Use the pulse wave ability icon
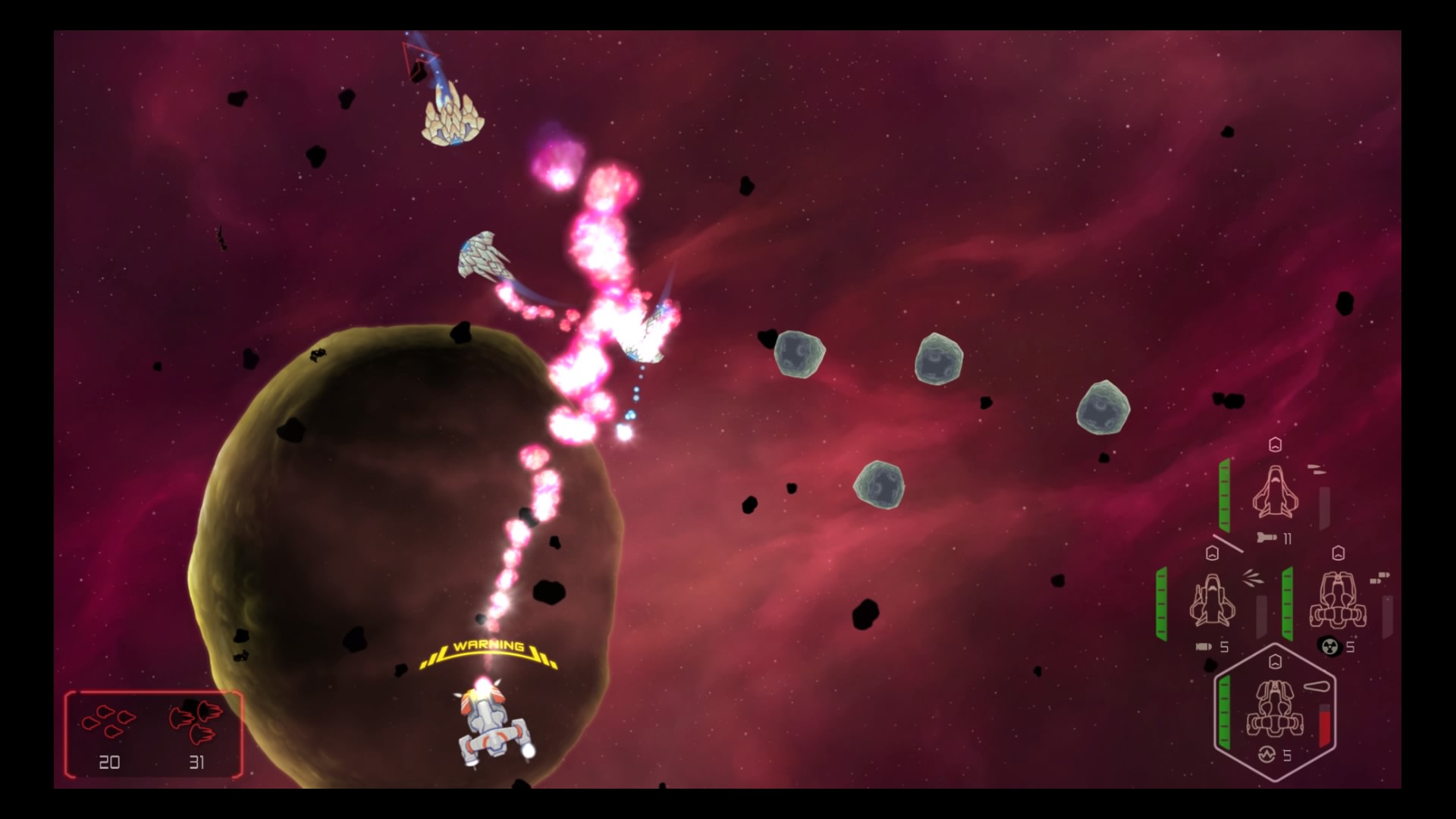 1266,755
